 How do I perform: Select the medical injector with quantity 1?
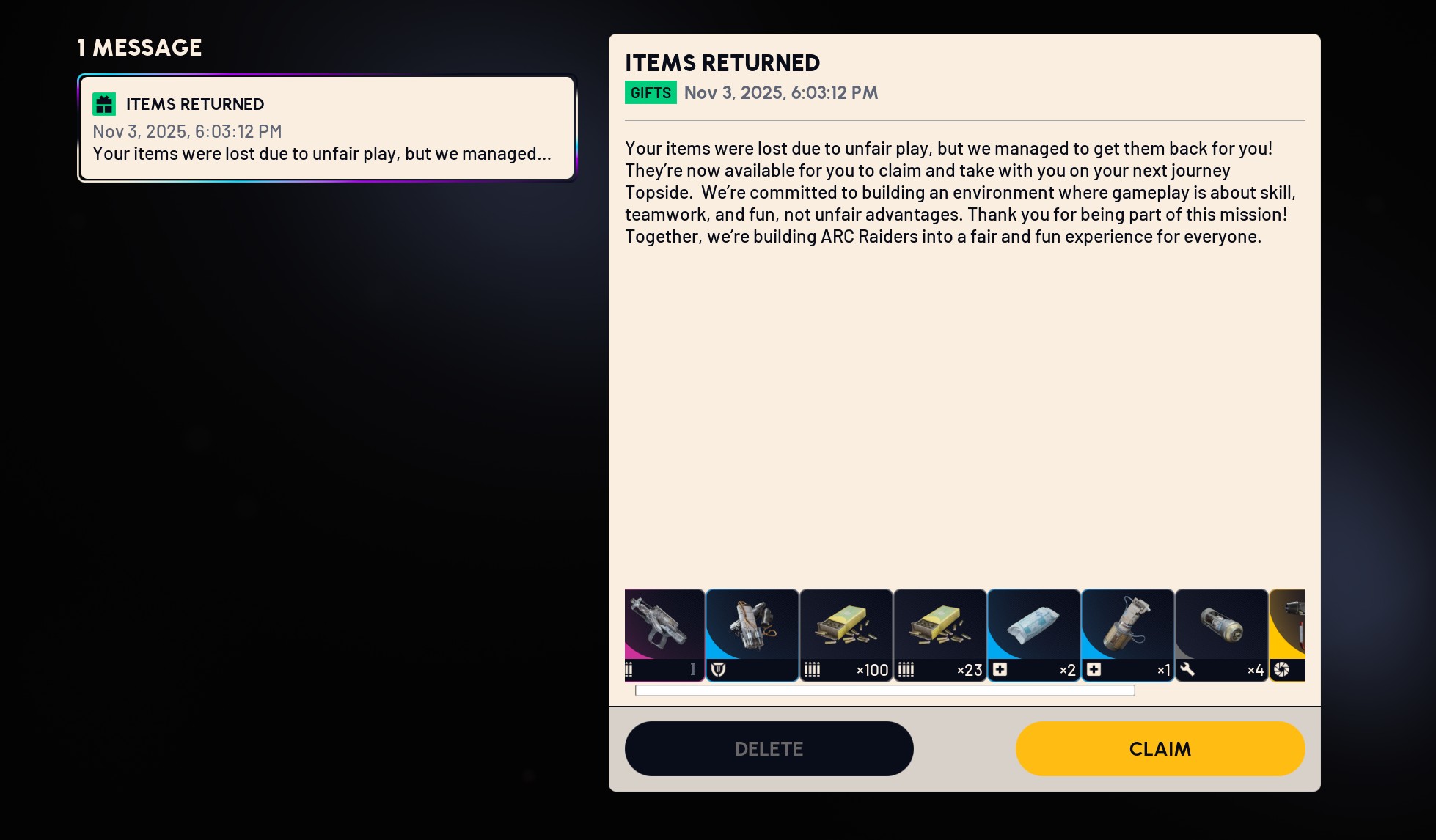coord(1127,635)
